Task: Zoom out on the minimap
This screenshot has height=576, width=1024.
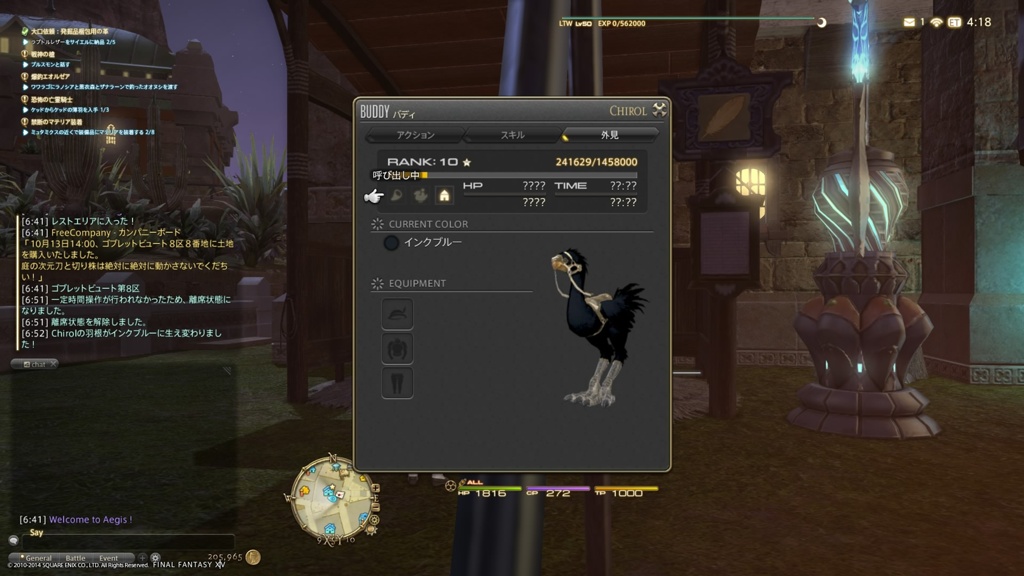Action: click(376, 505)
